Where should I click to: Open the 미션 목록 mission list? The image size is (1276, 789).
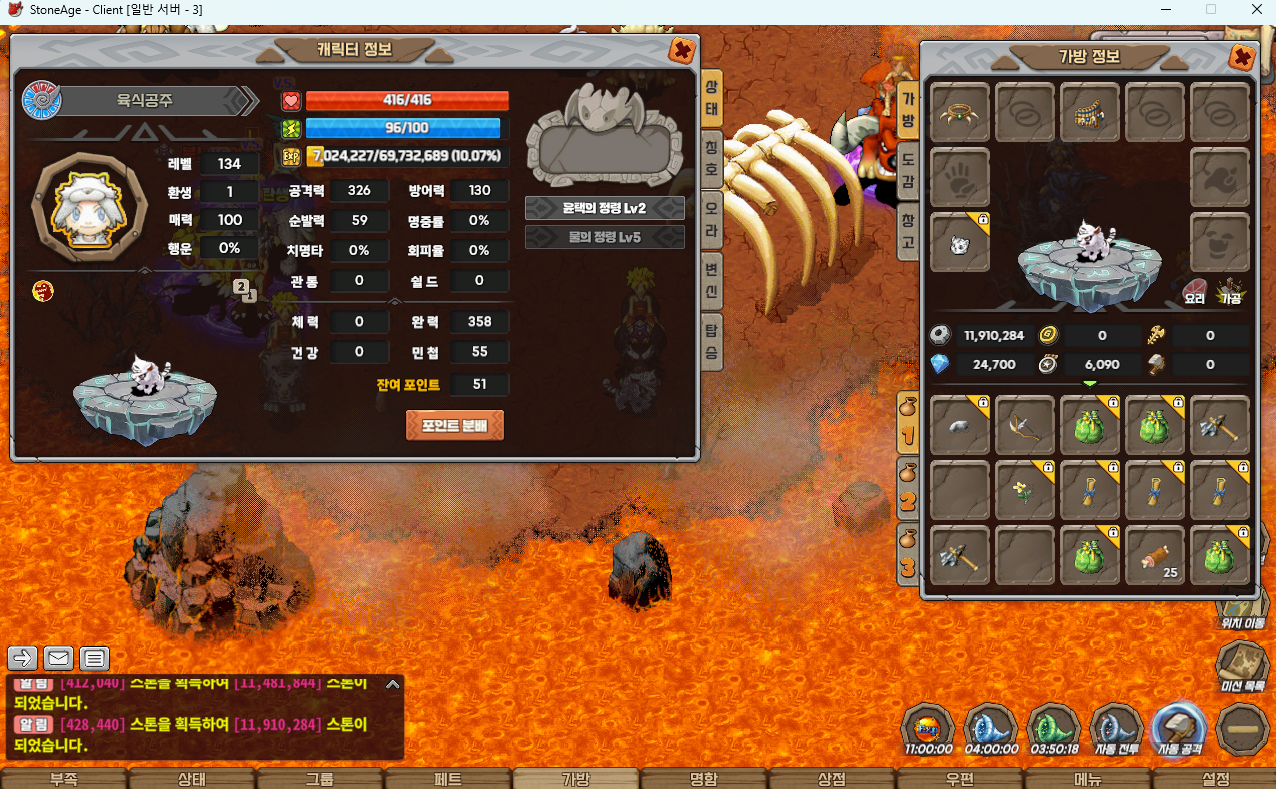[1243, 667]
